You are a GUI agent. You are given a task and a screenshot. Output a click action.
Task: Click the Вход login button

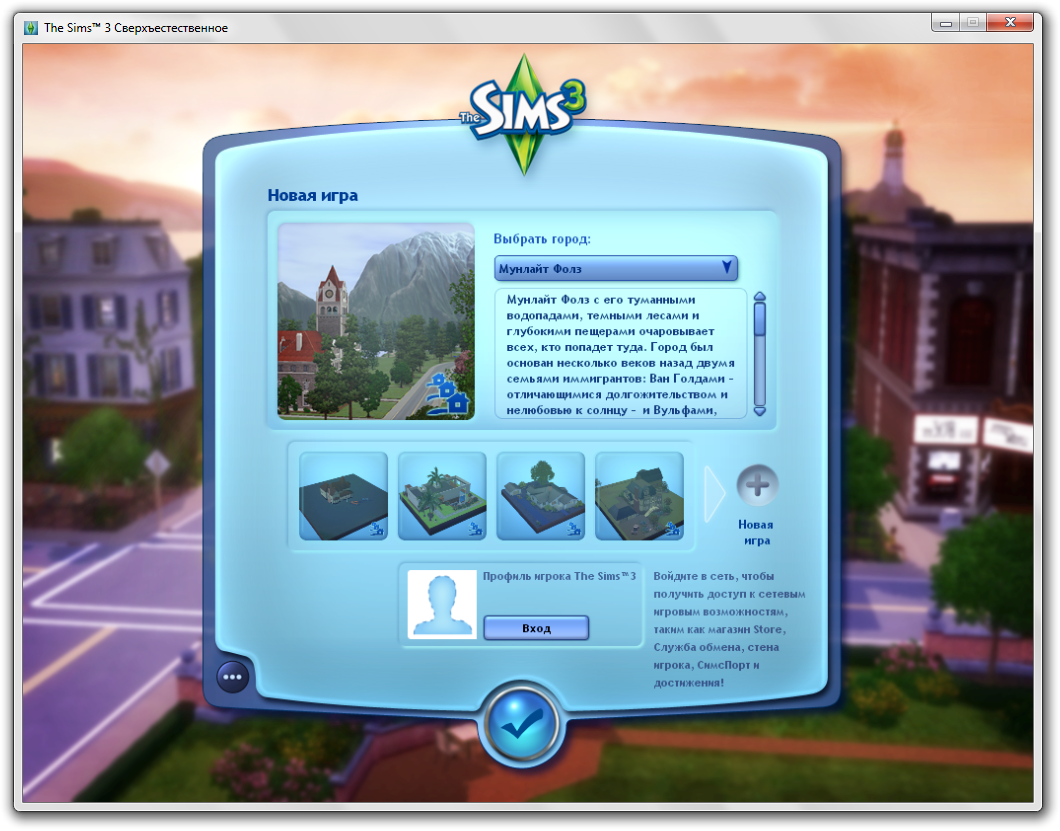(x=536, y=628)
